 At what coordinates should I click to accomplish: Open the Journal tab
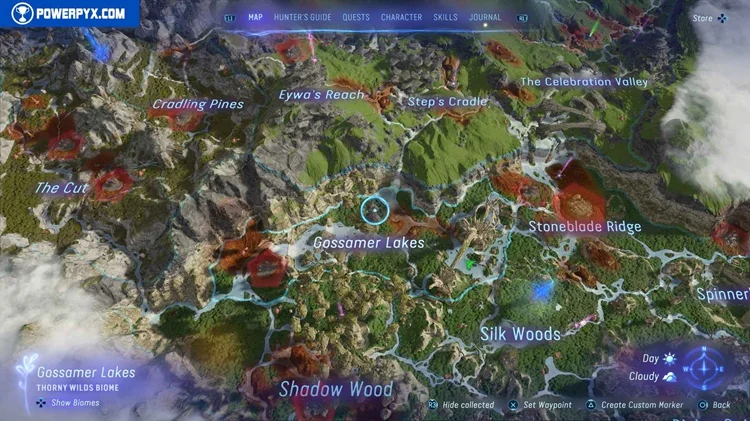coord(485,17)
